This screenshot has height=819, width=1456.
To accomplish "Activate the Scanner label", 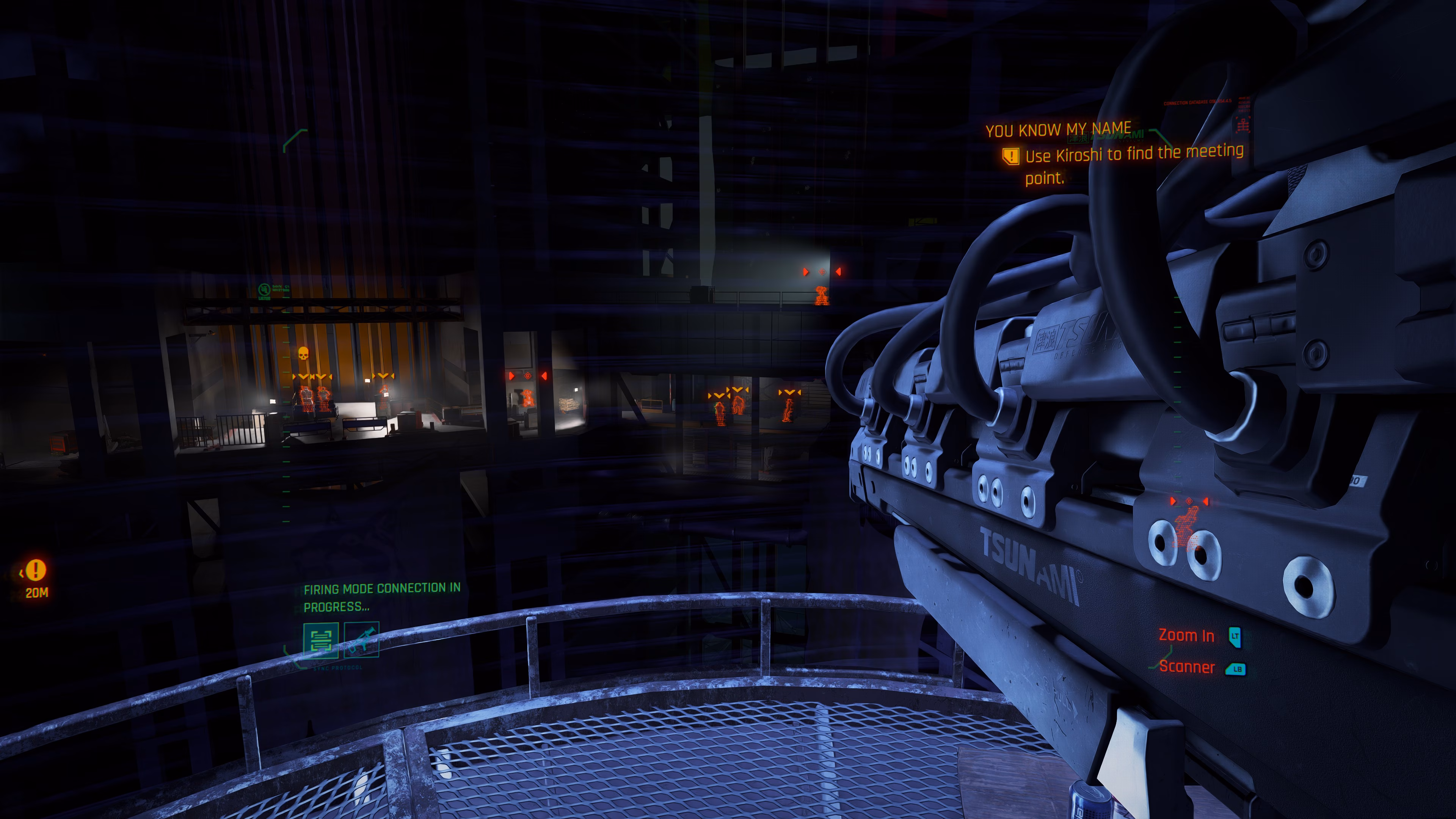I will point(1186,667).
